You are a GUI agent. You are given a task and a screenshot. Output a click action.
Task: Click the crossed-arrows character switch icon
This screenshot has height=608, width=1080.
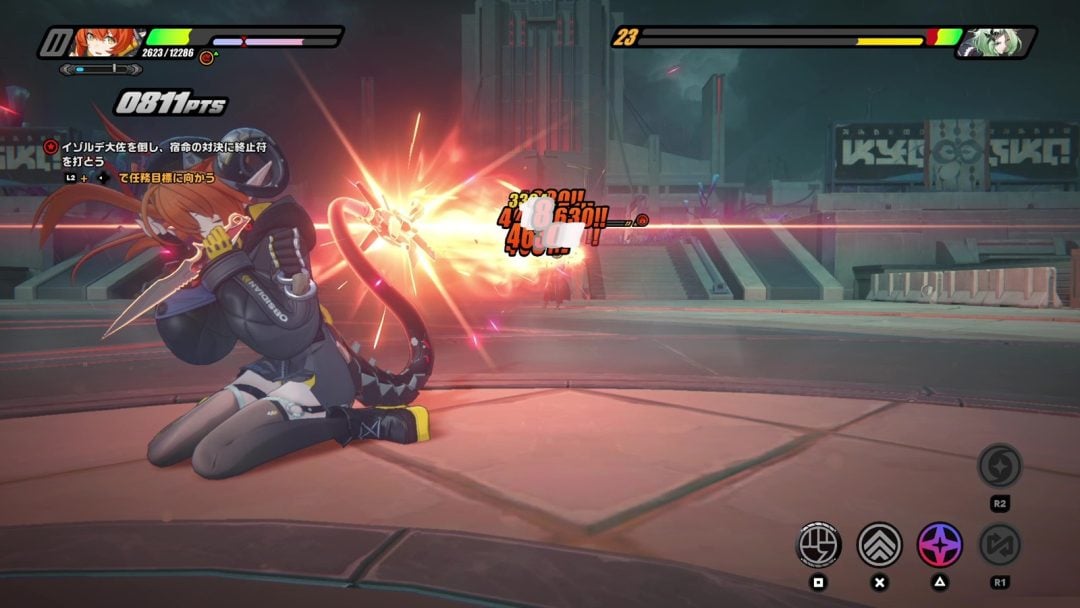(x=998, y=544)
